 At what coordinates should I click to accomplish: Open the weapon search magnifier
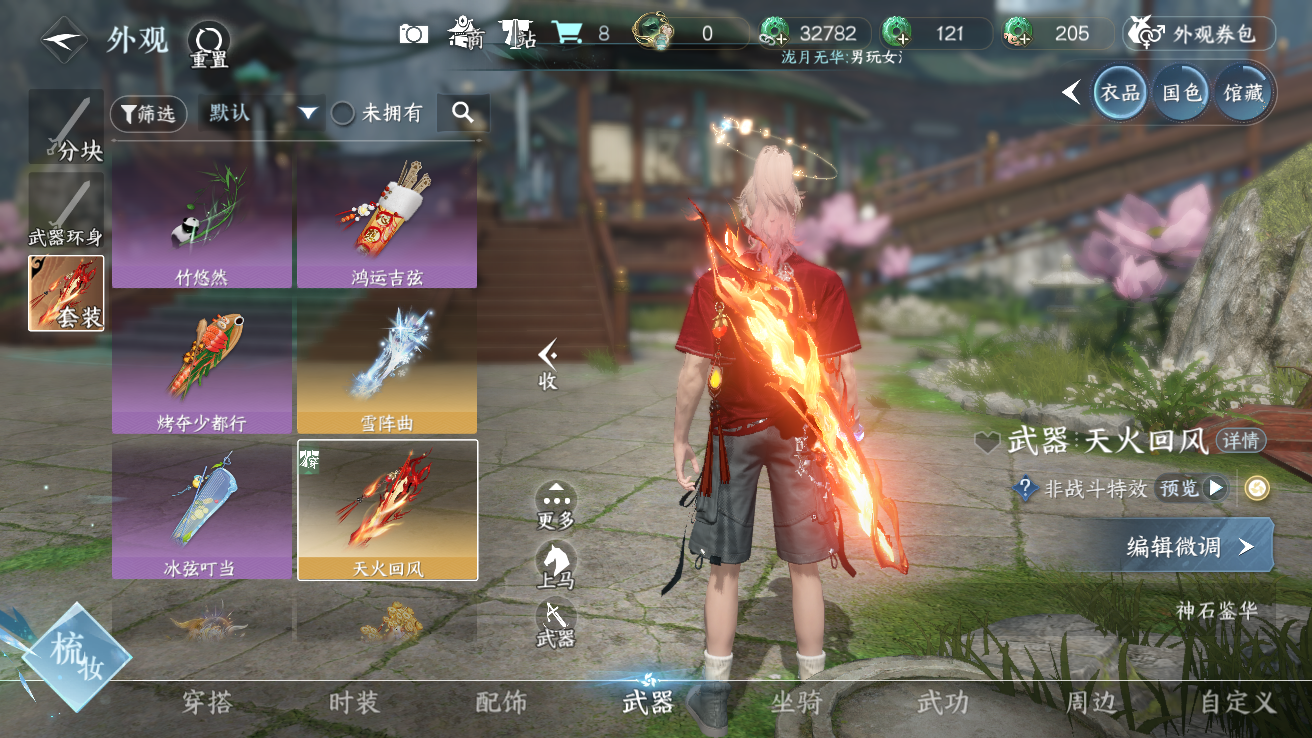462,113
